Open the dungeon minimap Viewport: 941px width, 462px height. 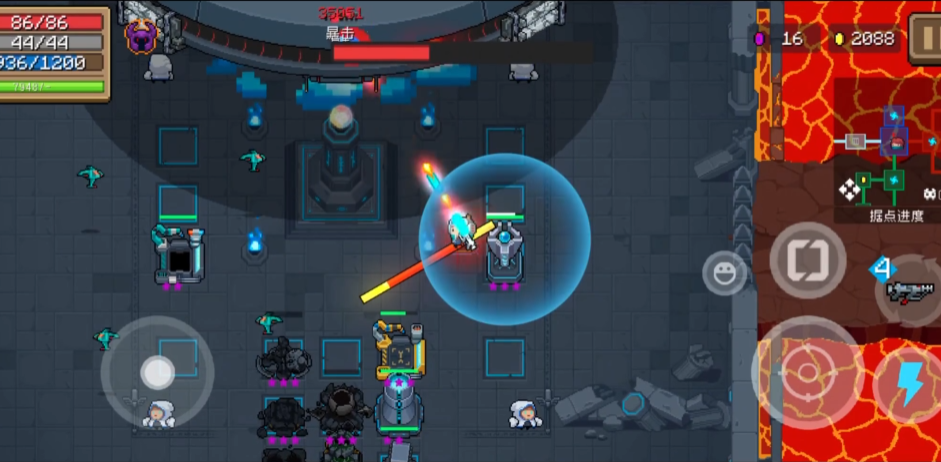pyautogui.click(x=886, y=159)
